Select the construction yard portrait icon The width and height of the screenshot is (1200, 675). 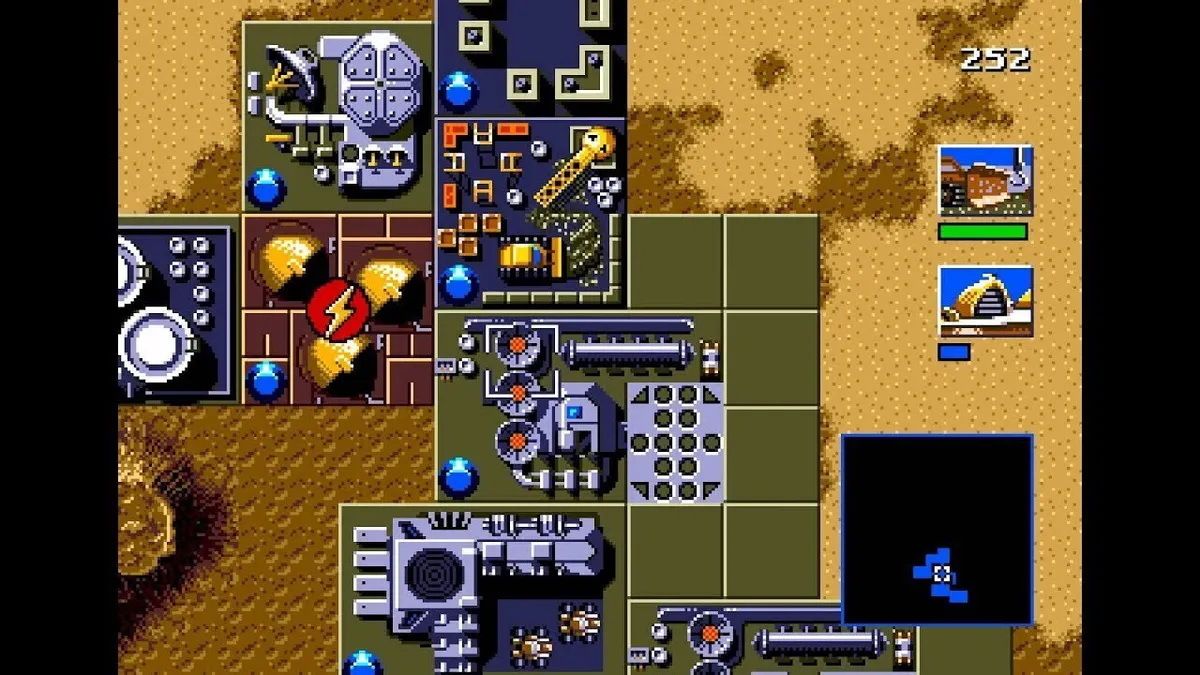[985, 181]
